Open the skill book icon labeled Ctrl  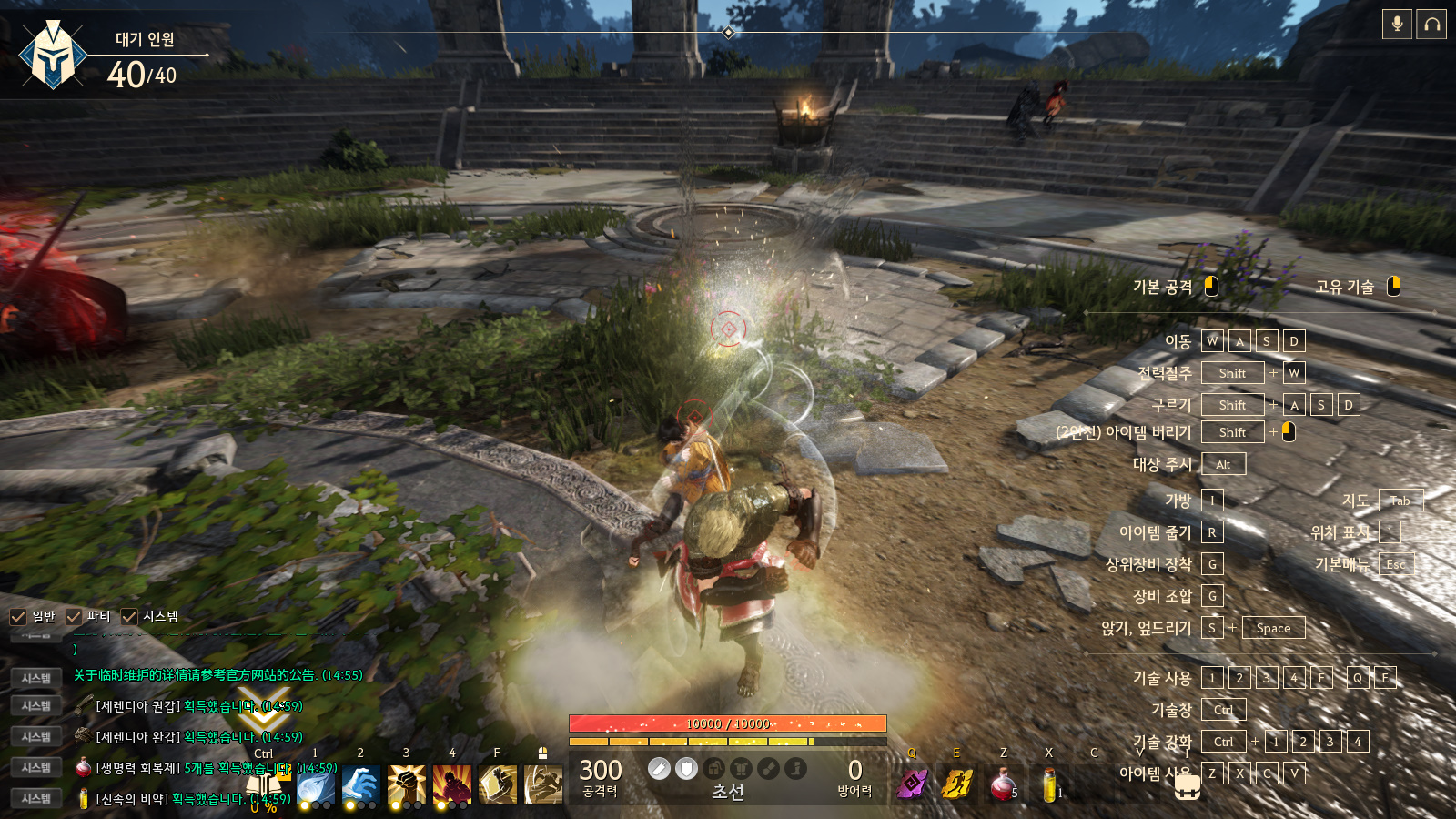264,784
